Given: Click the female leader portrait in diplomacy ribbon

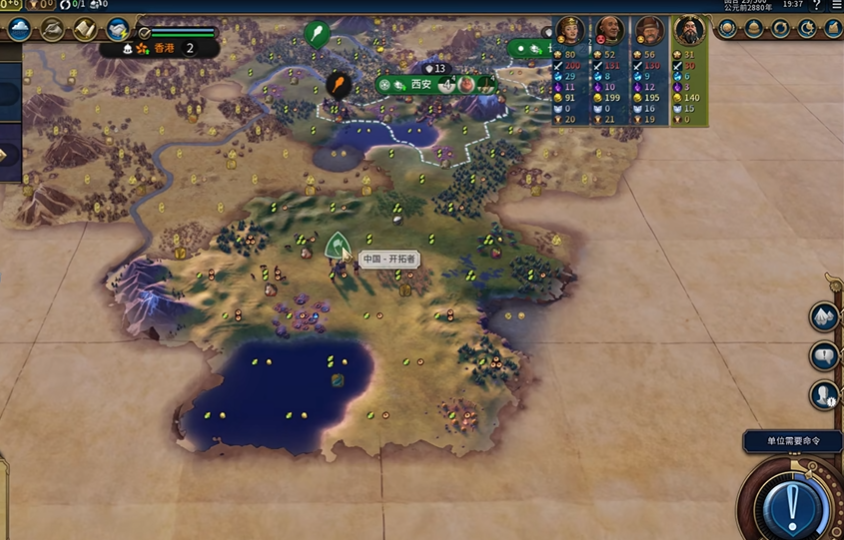Looking at the screenshot, I should point(571,30).
